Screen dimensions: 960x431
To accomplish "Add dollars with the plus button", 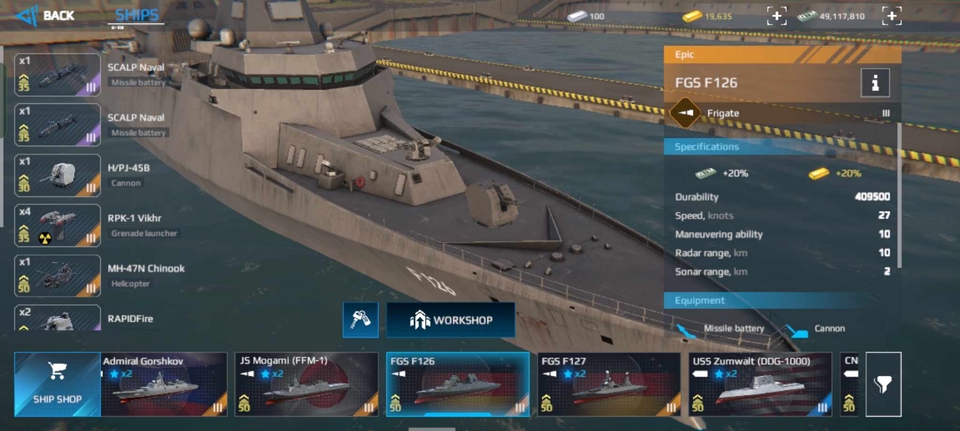I will click(x=892, y=16).
